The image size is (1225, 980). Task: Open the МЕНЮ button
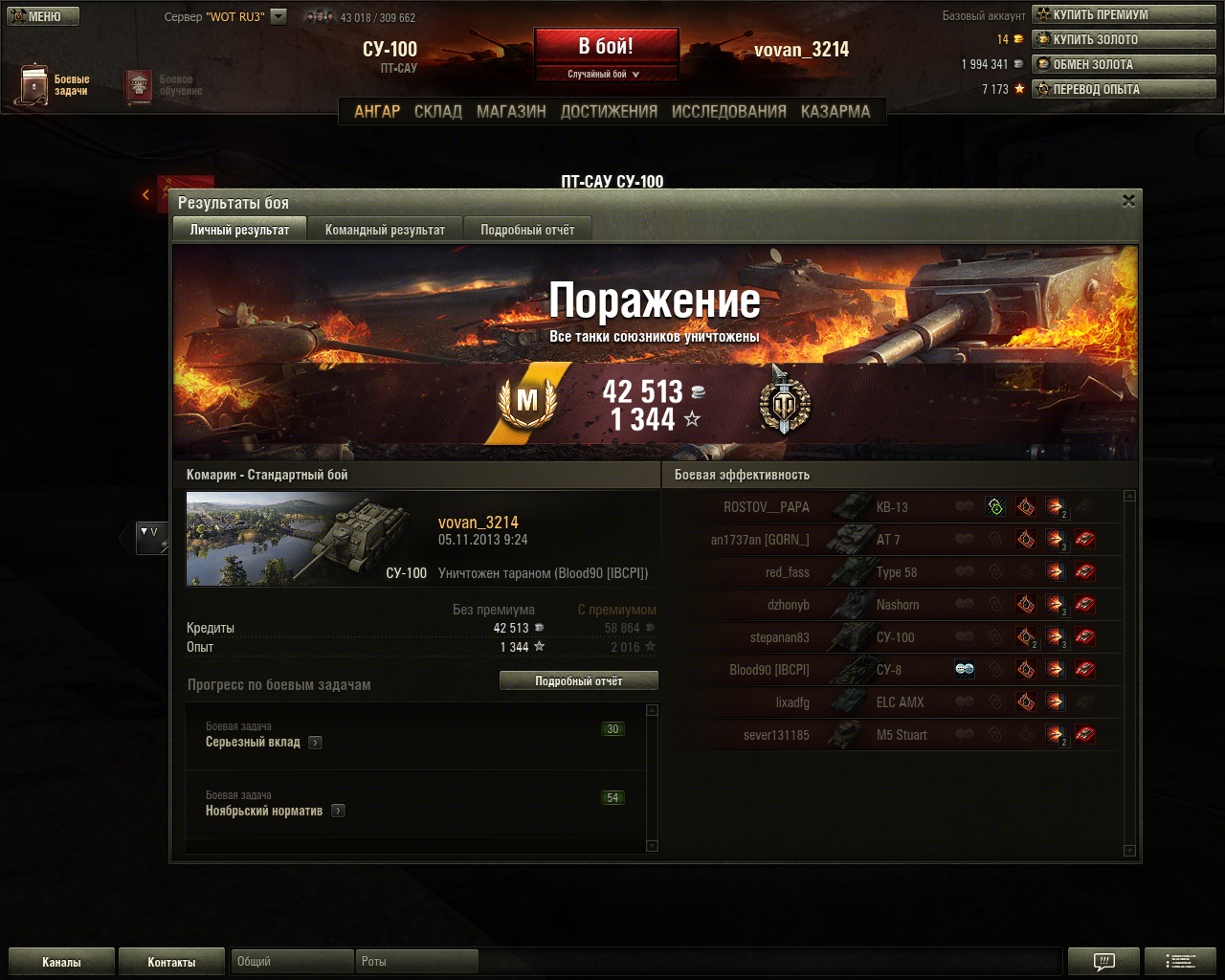tap(42, 16)
